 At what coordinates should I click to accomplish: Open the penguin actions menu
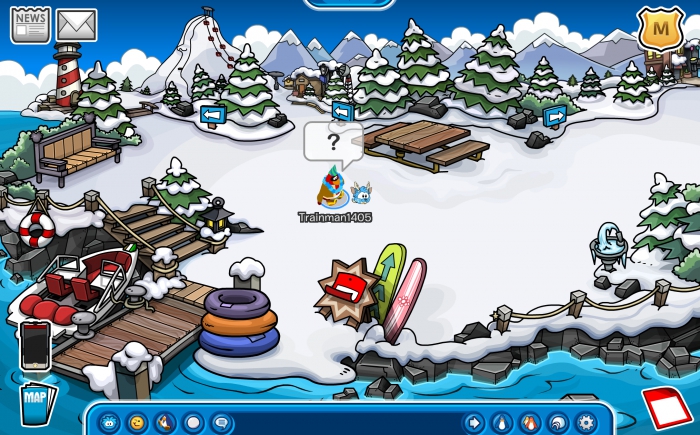[x=165, y=423]
